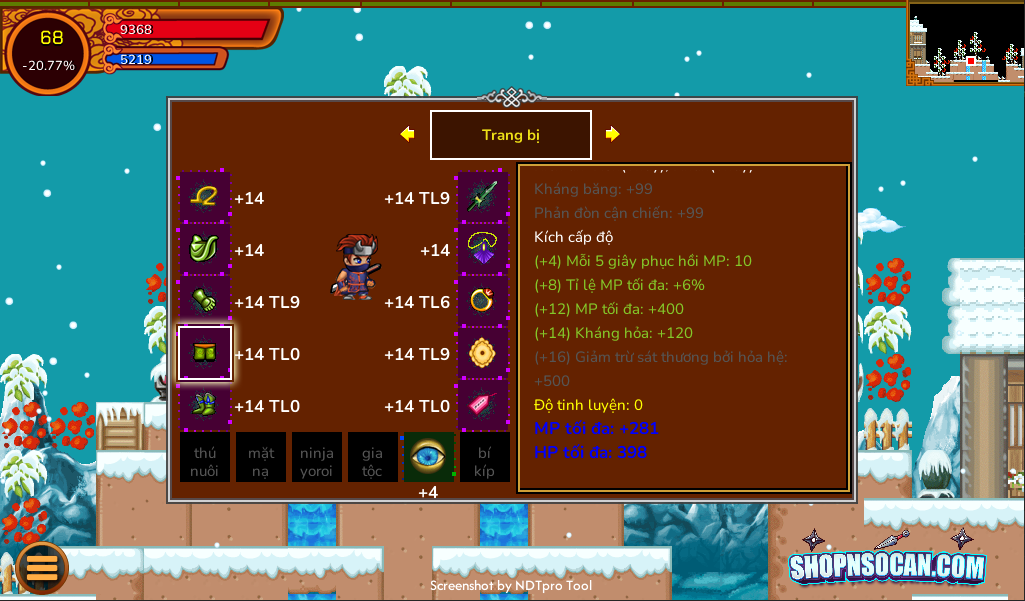The image size is (1025, 601).
Task: Open the bí kíp slot
Action: pyautogui.click(x=485, y=457)
